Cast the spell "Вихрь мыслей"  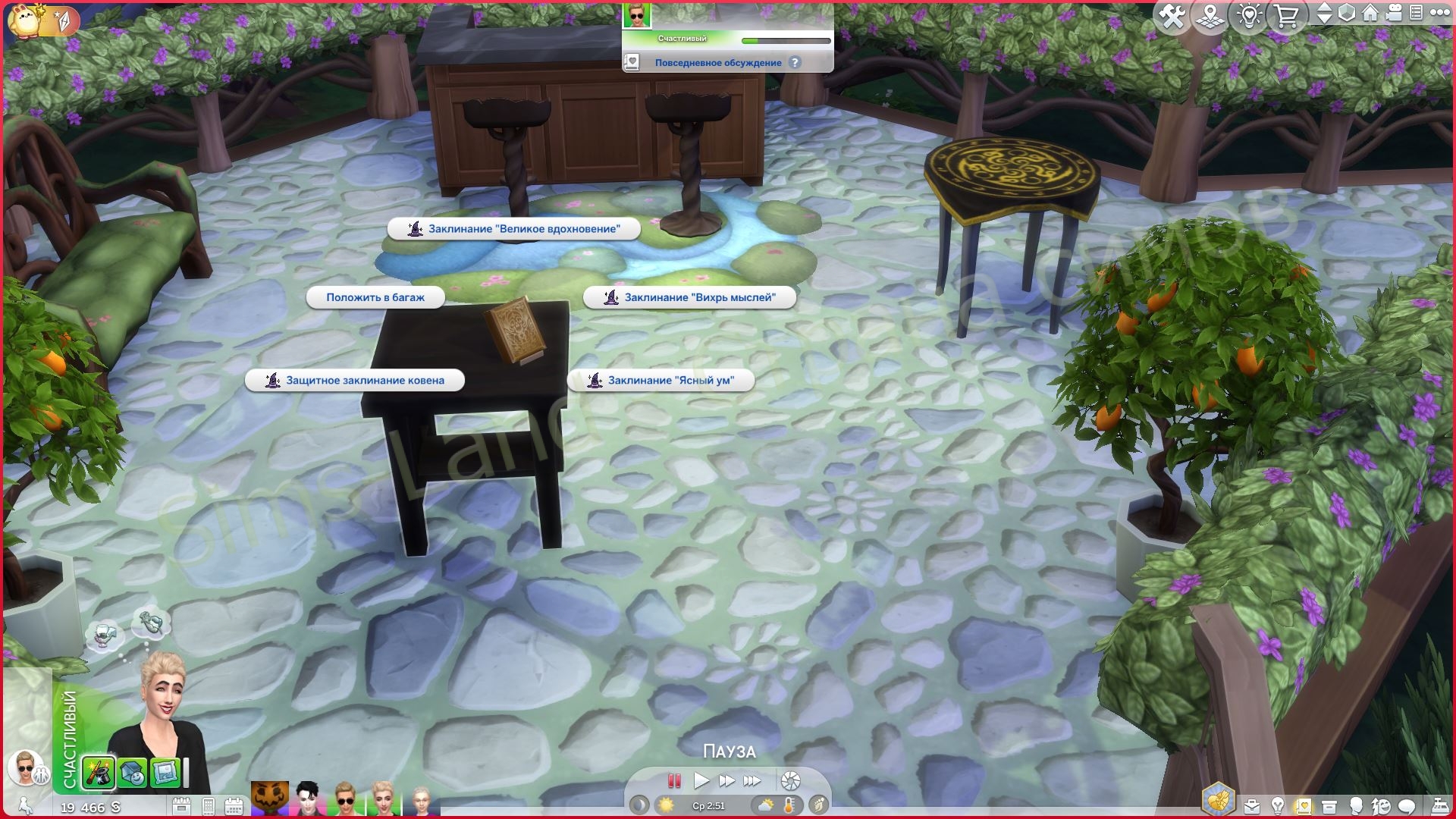[x=689, y=297]
